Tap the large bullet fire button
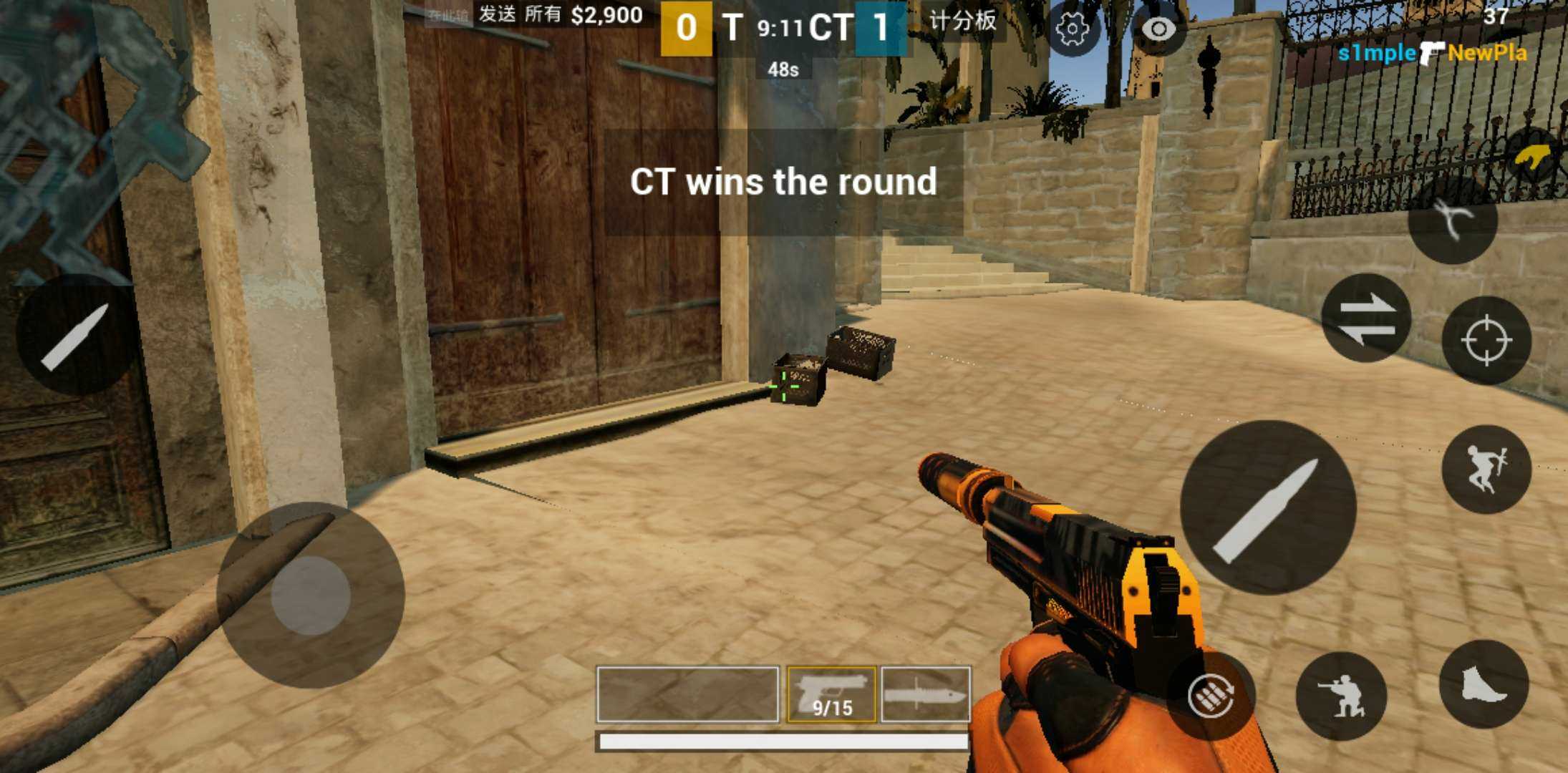1568x773 pixels. 1267,507
